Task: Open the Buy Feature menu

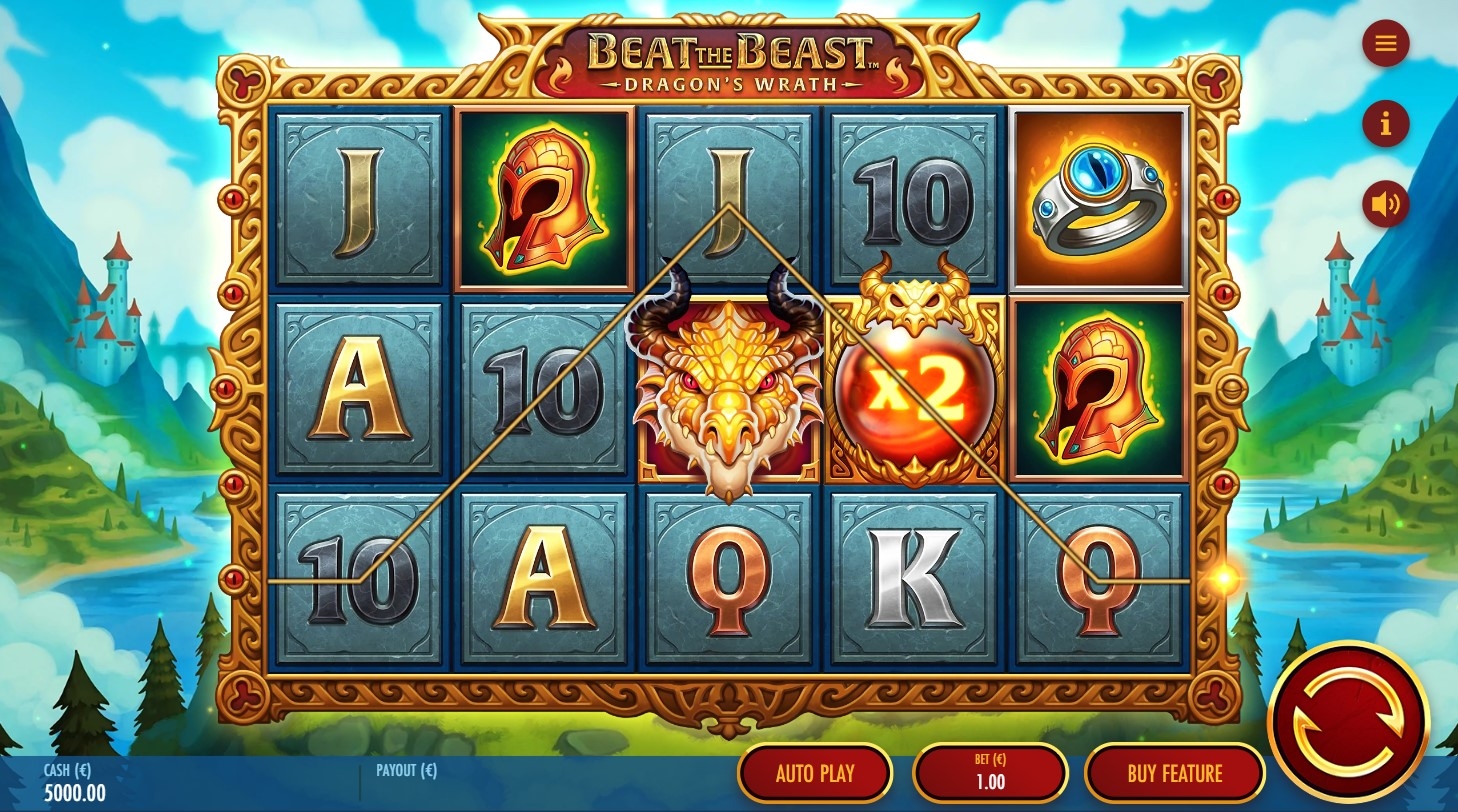Action: (x=1174, y=773)
